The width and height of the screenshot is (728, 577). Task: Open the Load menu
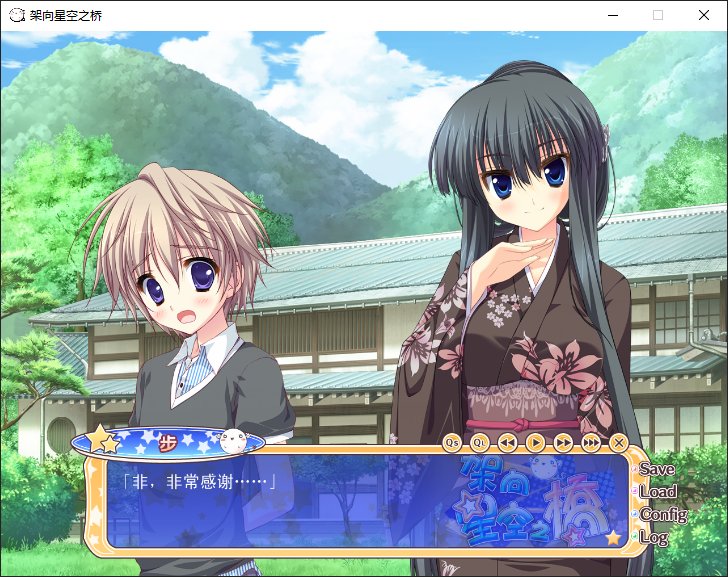point(657,492)
